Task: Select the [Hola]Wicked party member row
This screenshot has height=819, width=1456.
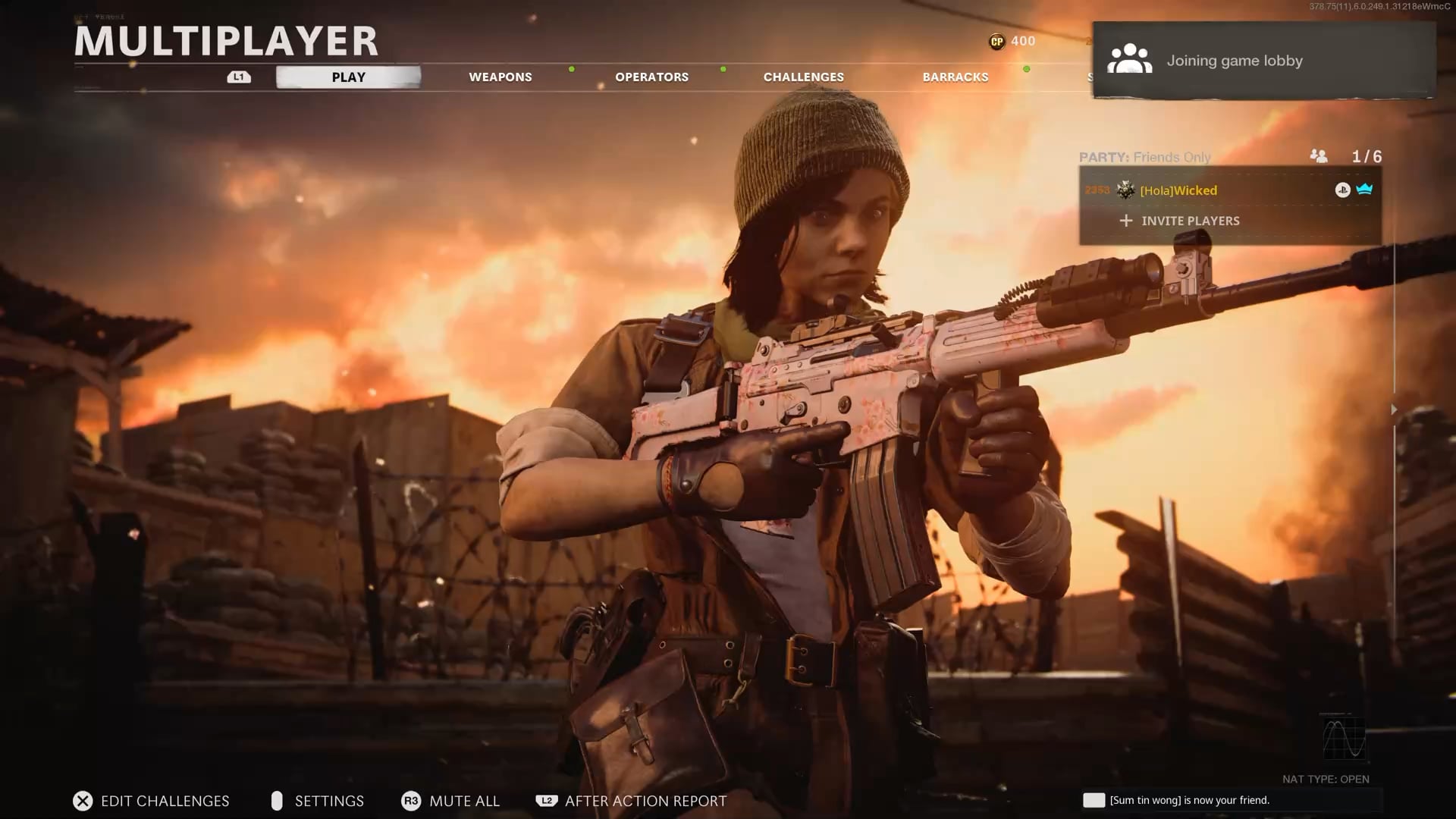Action: [1228, 190]
